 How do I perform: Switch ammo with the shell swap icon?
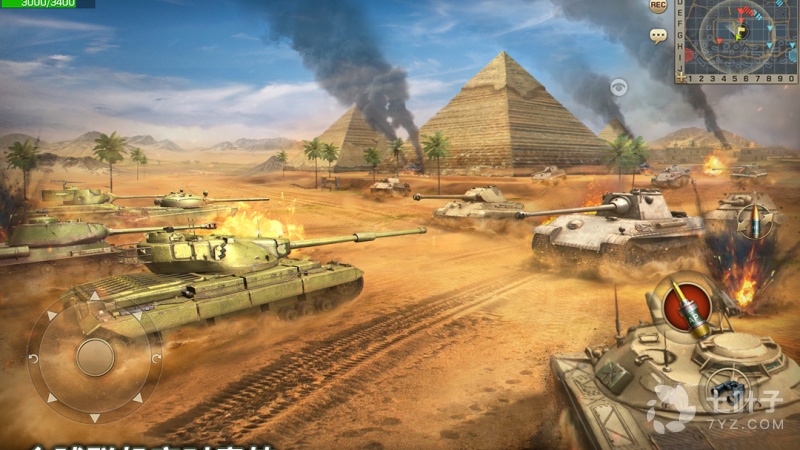point(757,220)
